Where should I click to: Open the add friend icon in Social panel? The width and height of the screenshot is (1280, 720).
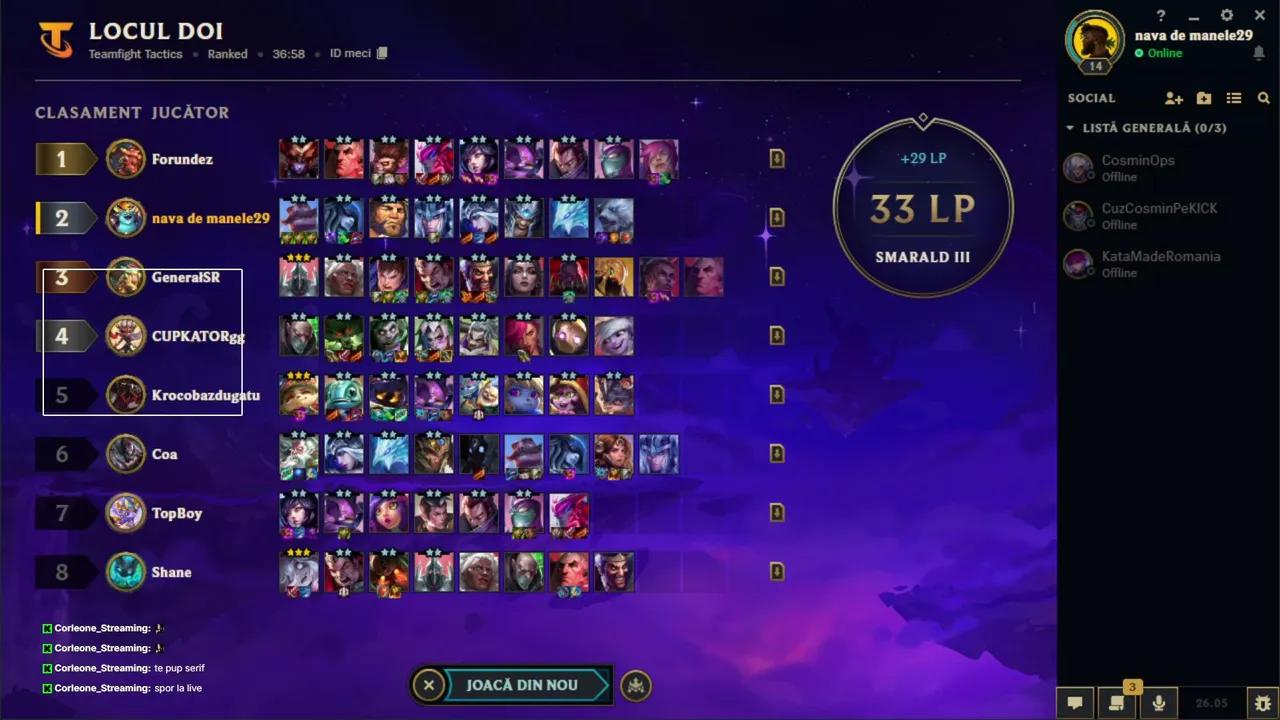pos(1174,98)
